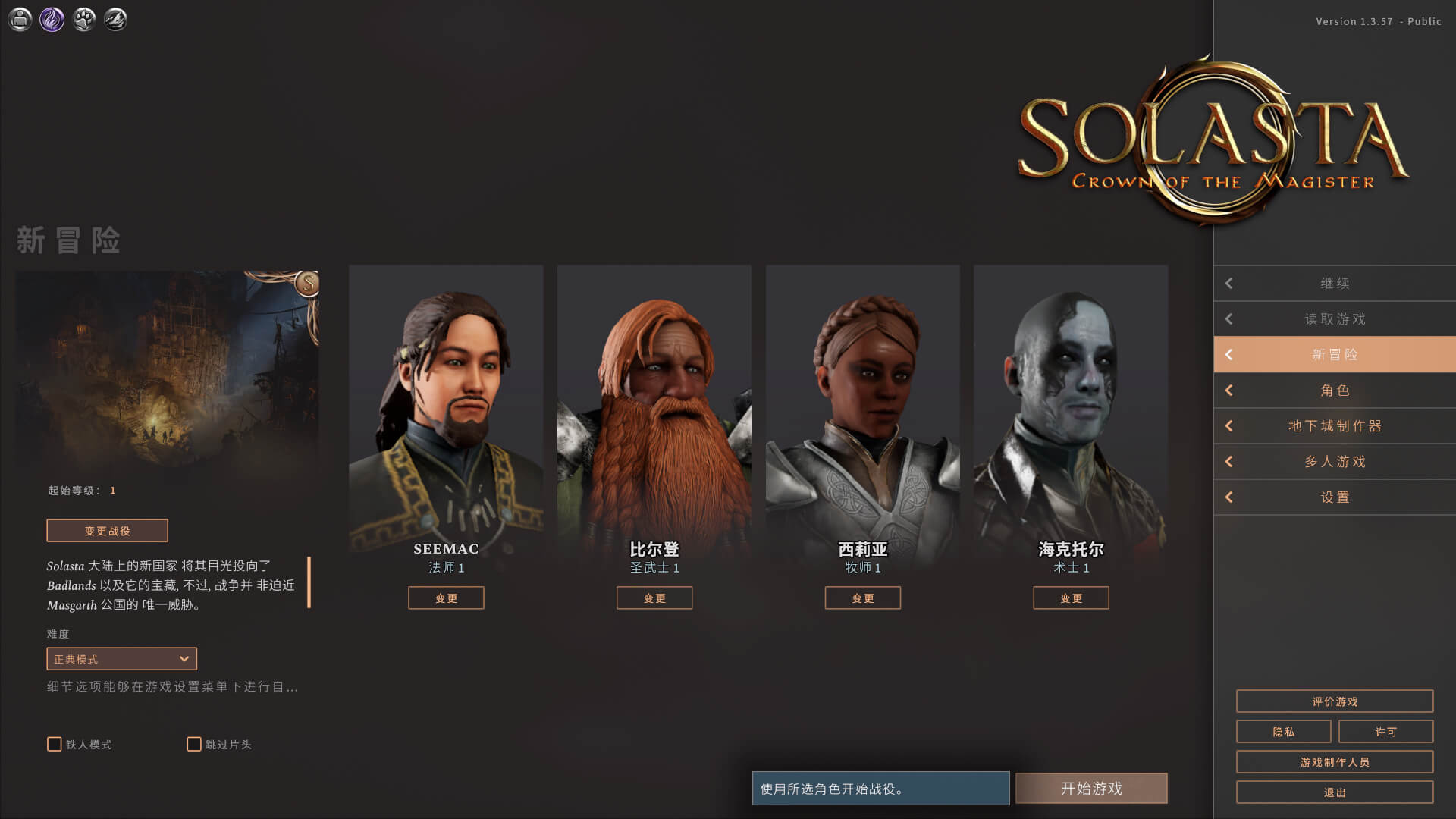Click the 评价游戏 rate game button
The height and width of the screenshot is (819, 1456).
(1335, 701)
